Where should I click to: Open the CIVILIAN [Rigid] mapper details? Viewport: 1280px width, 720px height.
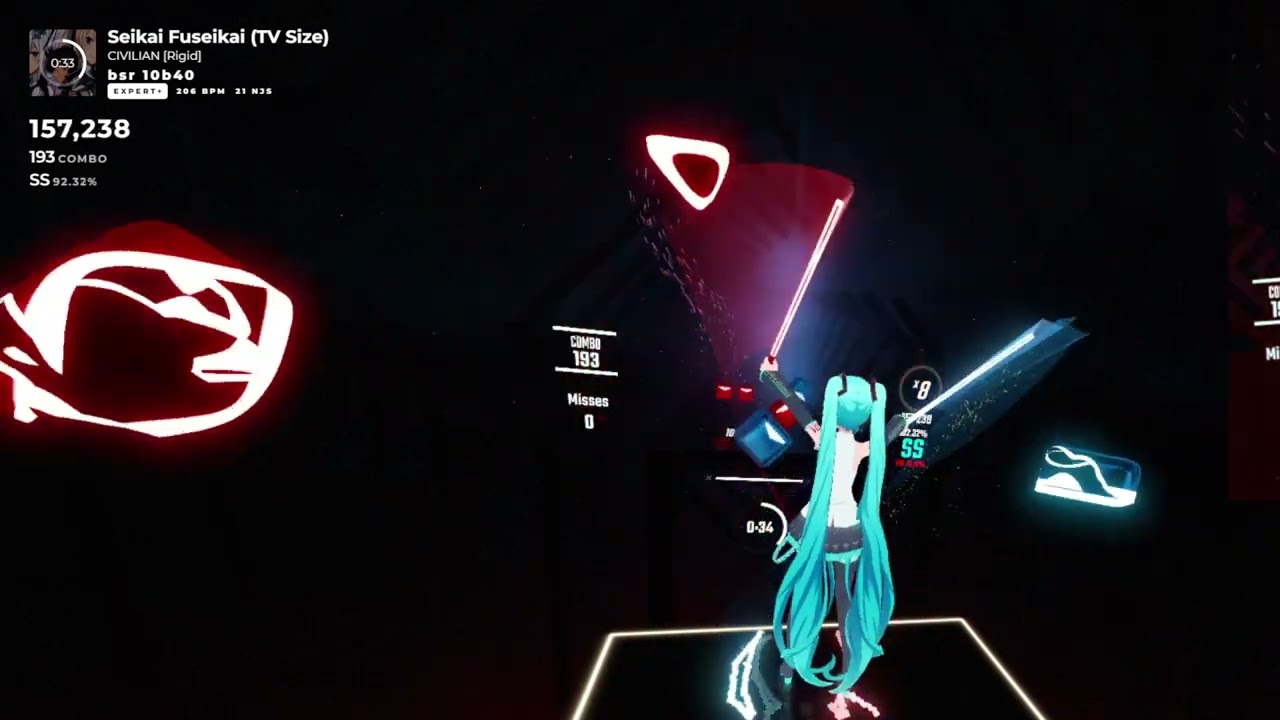[x=154, y=56]
